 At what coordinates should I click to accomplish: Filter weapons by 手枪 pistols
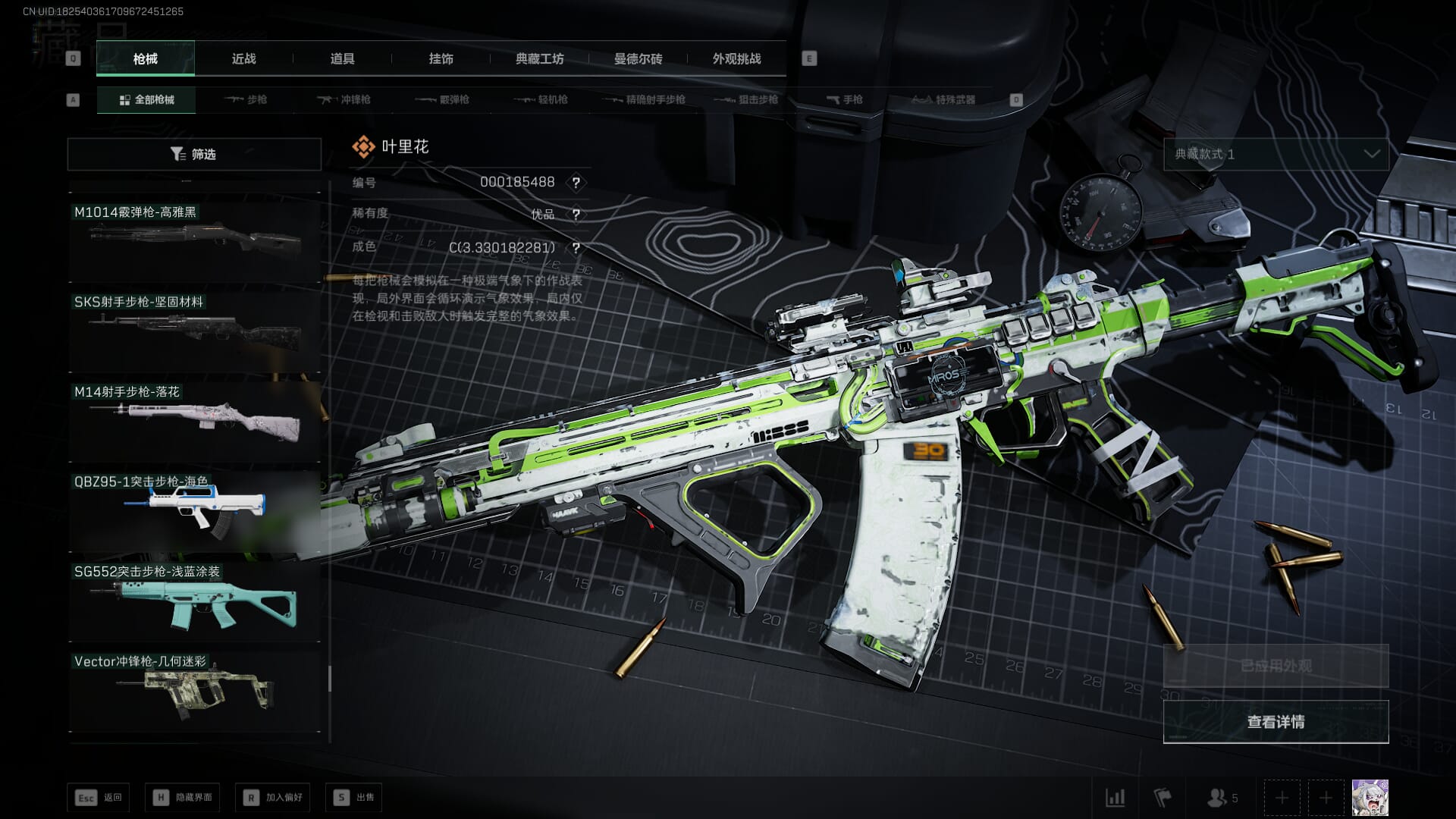coord(845,99)
